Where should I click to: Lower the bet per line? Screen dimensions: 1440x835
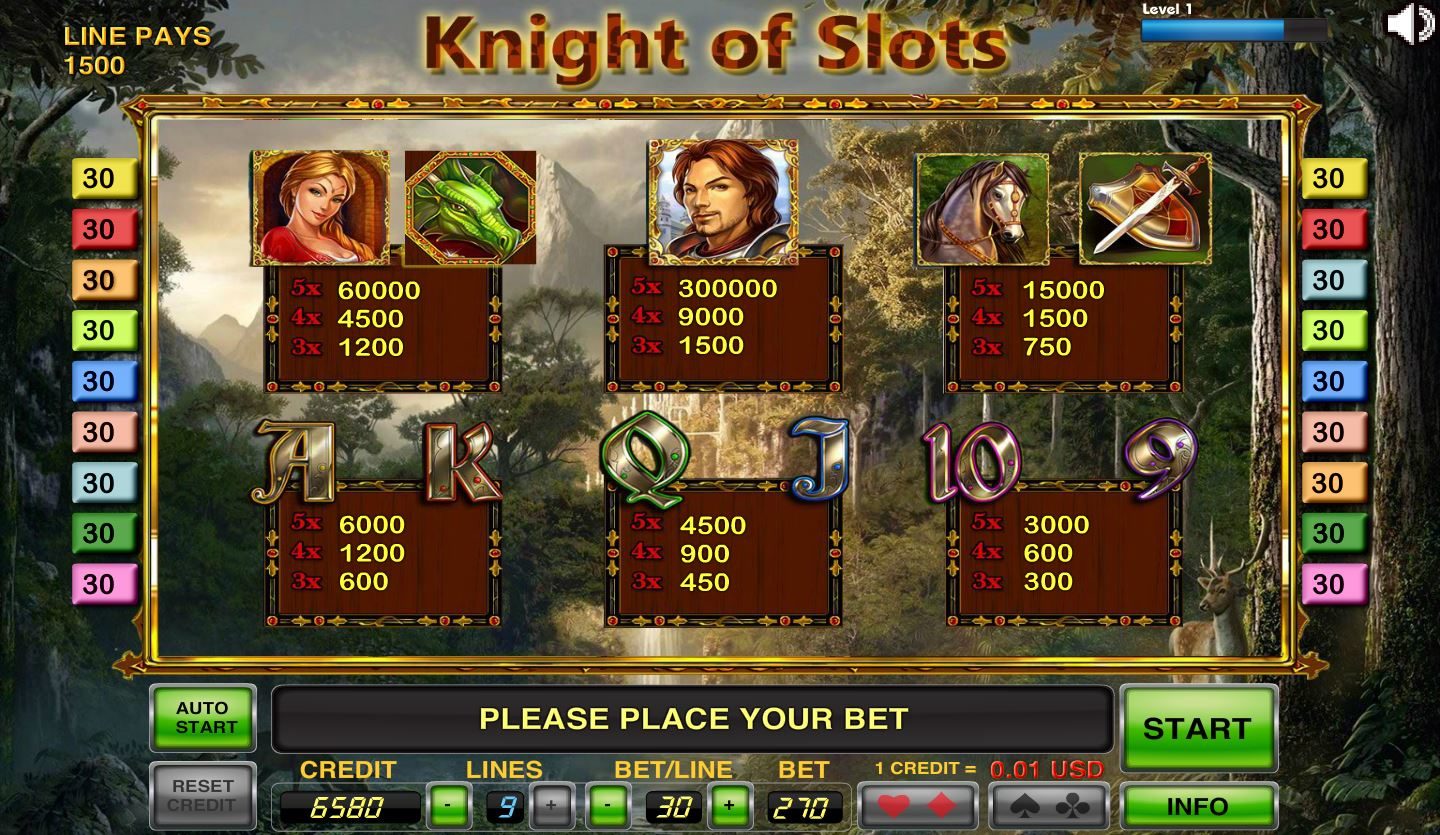tap(609, 806)
